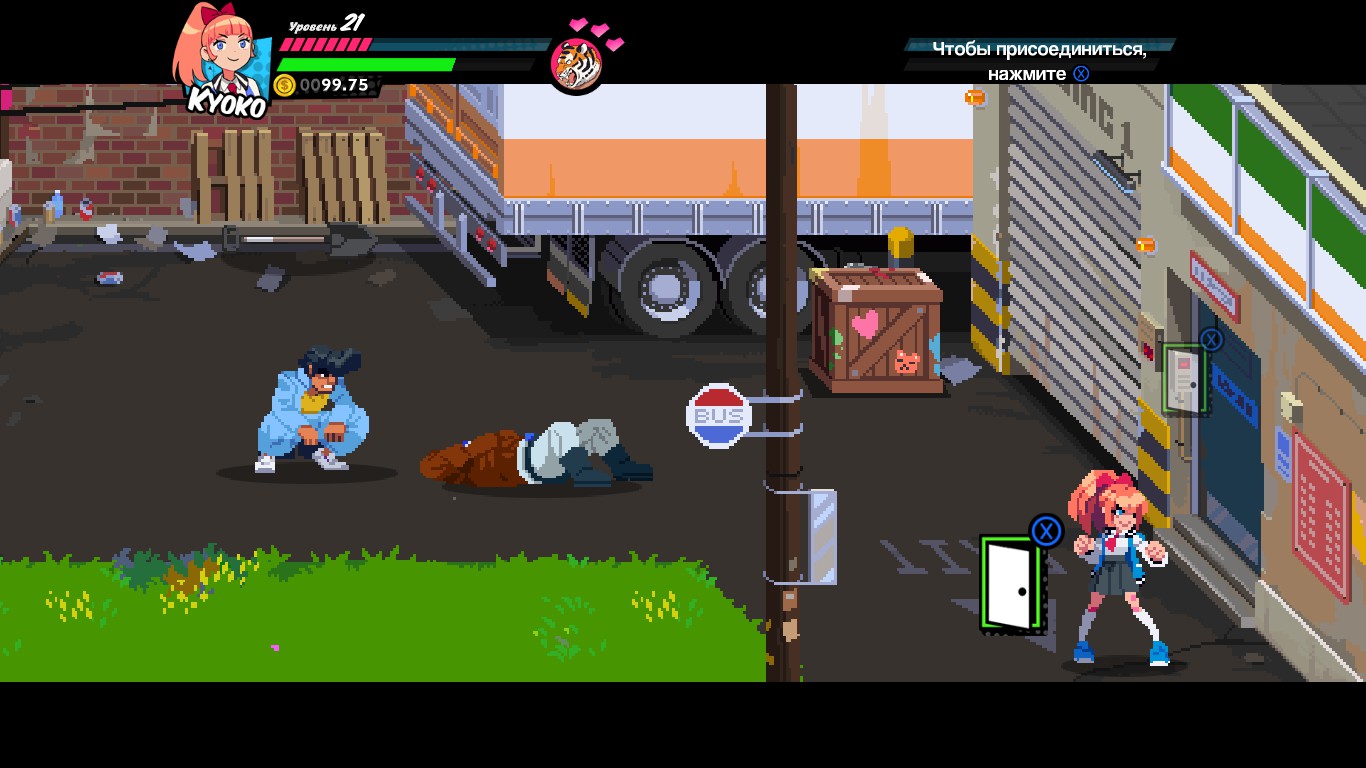Screen dimensions: 1366x768
Task: Select the tiger recruit icon with hearts
Action: point(577,63)
